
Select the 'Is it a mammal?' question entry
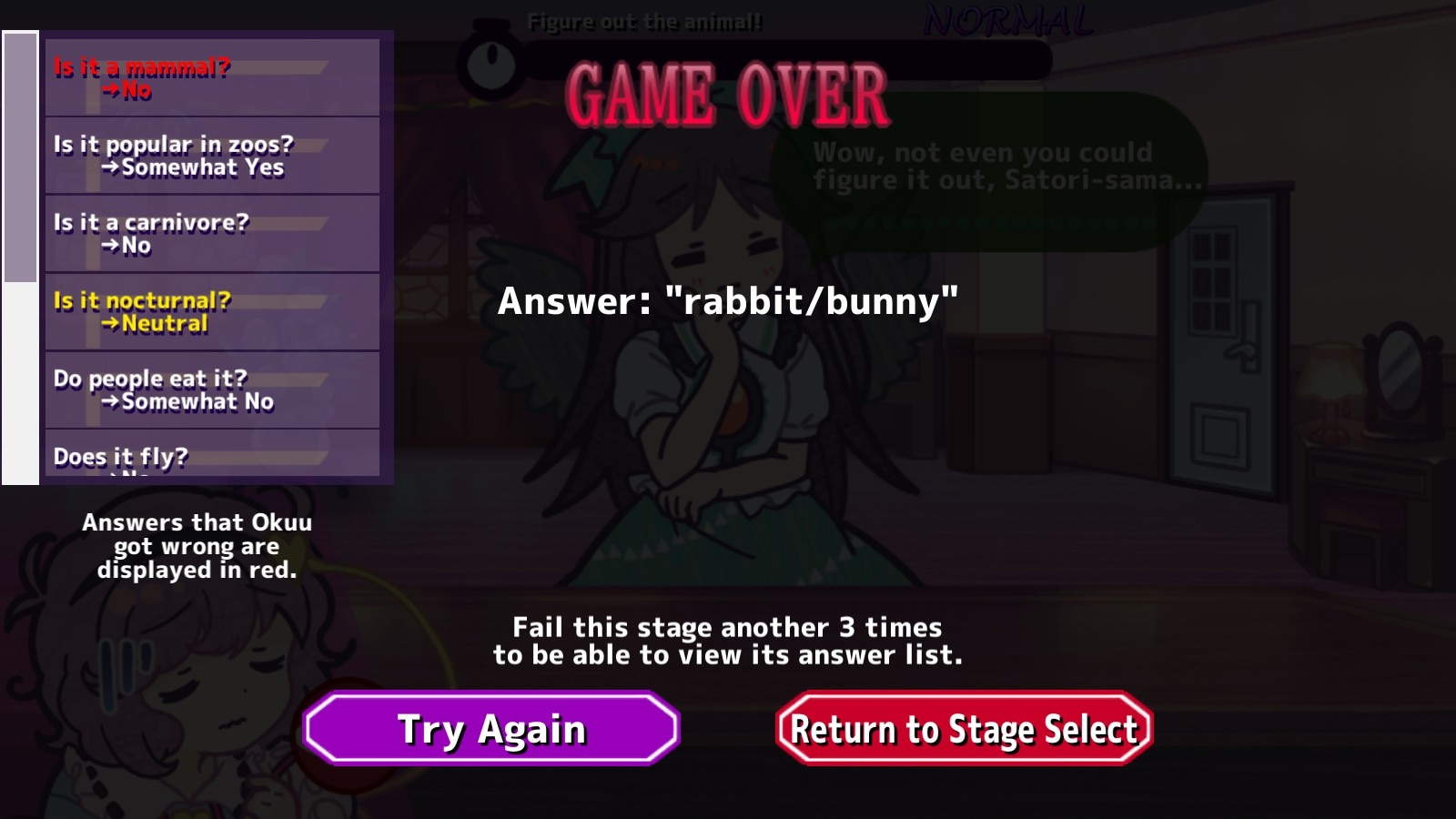pos(211,77)
